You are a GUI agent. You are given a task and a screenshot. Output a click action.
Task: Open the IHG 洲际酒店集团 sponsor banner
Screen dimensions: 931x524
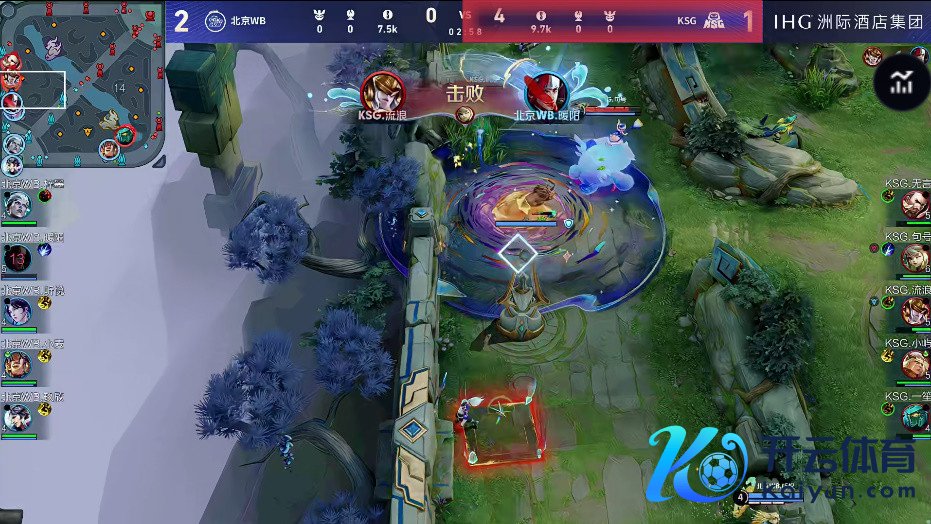tap(847, 22)
